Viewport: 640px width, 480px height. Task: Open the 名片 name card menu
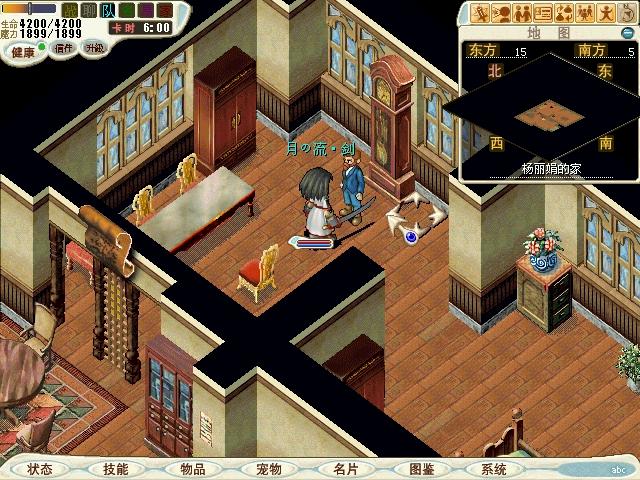(x=344, y=468)
